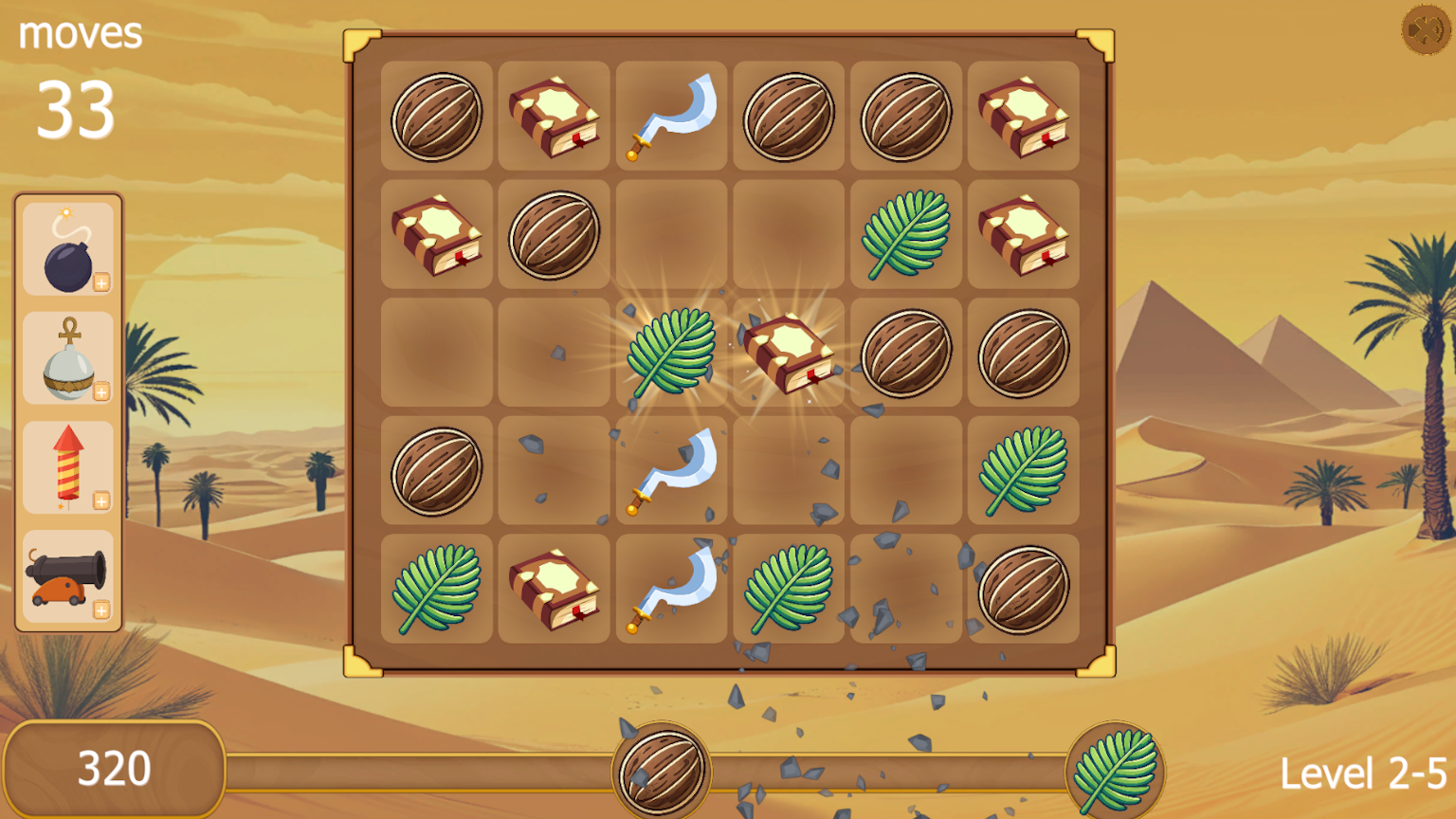This screenshot has width=1456, height=819.
Task: Buy more cannons with the plus button
Action: tap(102, 611)
